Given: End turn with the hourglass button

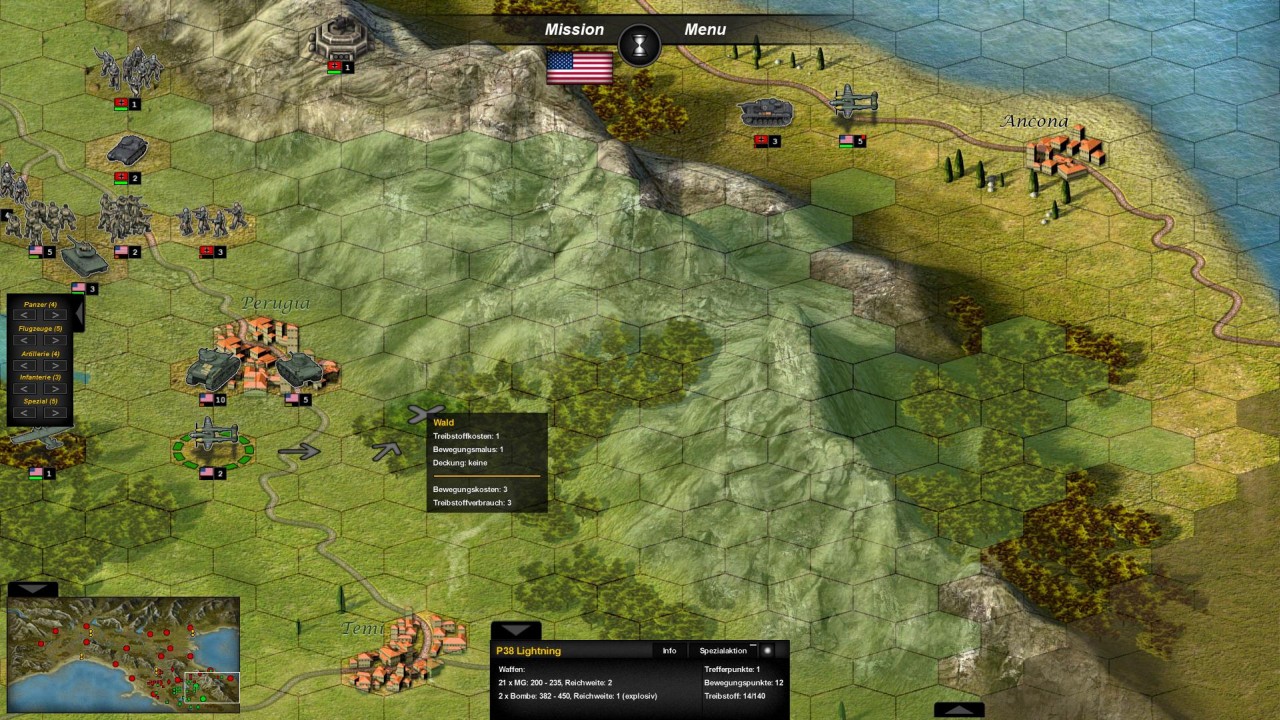Looking at the screenshot, I should click(x=639, y=46).
